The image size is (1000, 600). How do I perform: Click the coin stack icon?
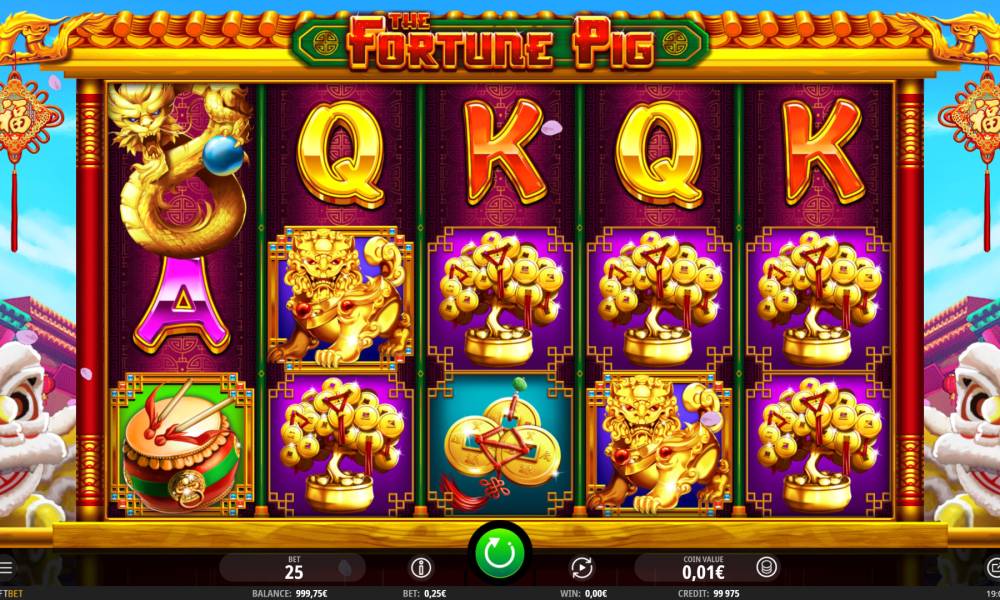[x=766, y=568]
